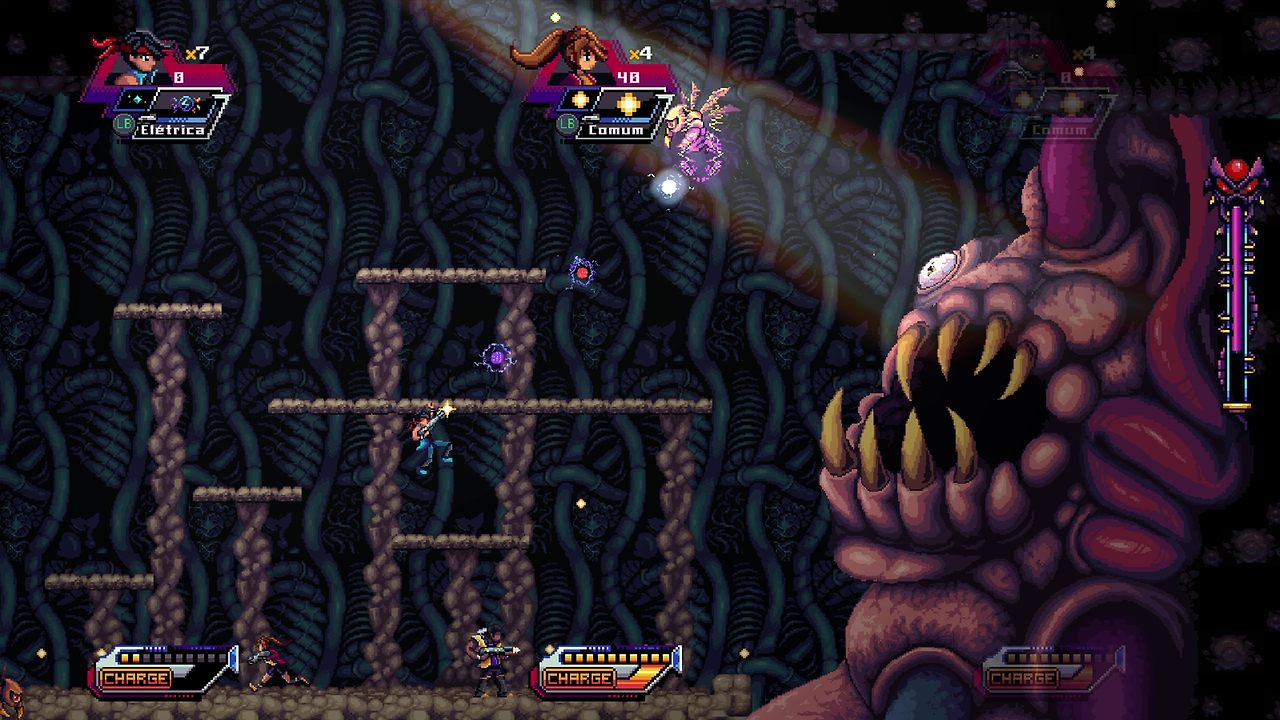1280x720 pixels.
Task: Click the 40 ammo count display
Action: [x=628, y=77]
